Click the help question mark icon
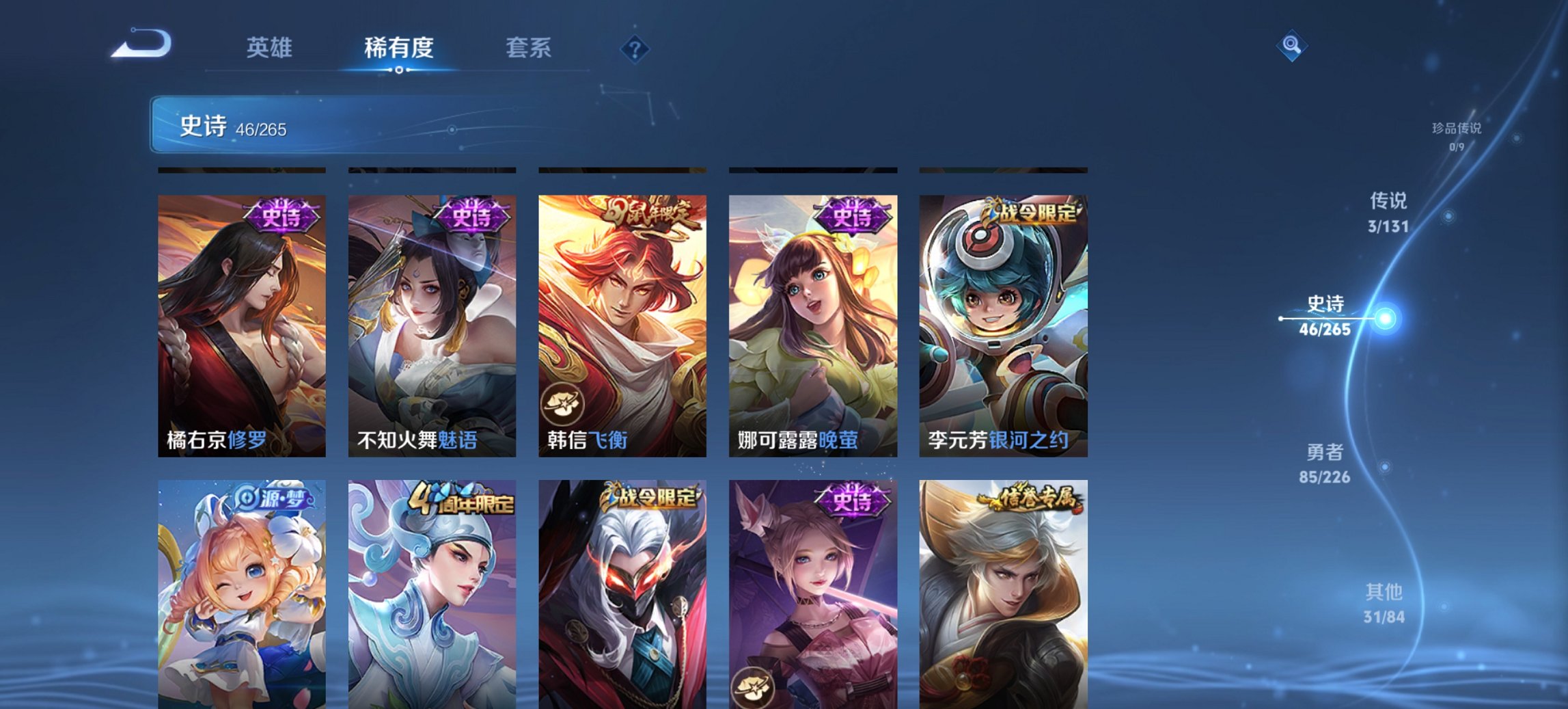The image size is (1568, 709). pyautogui.click(x=635, y=48)
